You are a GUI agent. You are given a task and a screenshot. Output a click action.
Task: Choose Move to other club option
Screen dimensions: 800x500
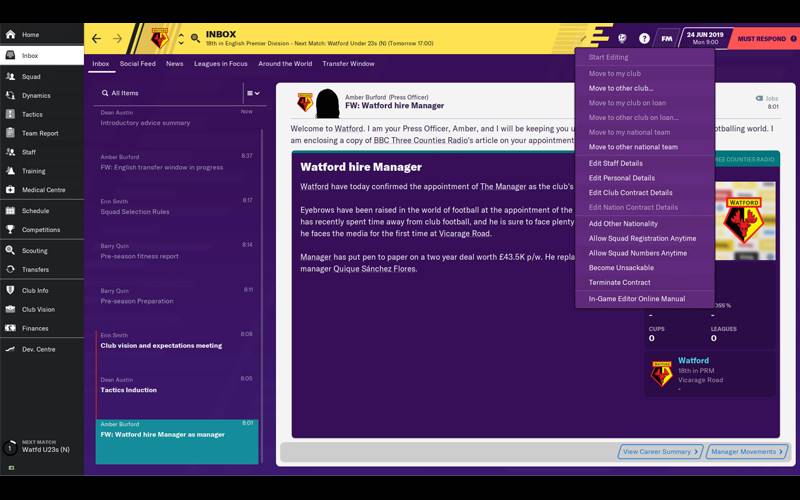(x=621, y=88)
